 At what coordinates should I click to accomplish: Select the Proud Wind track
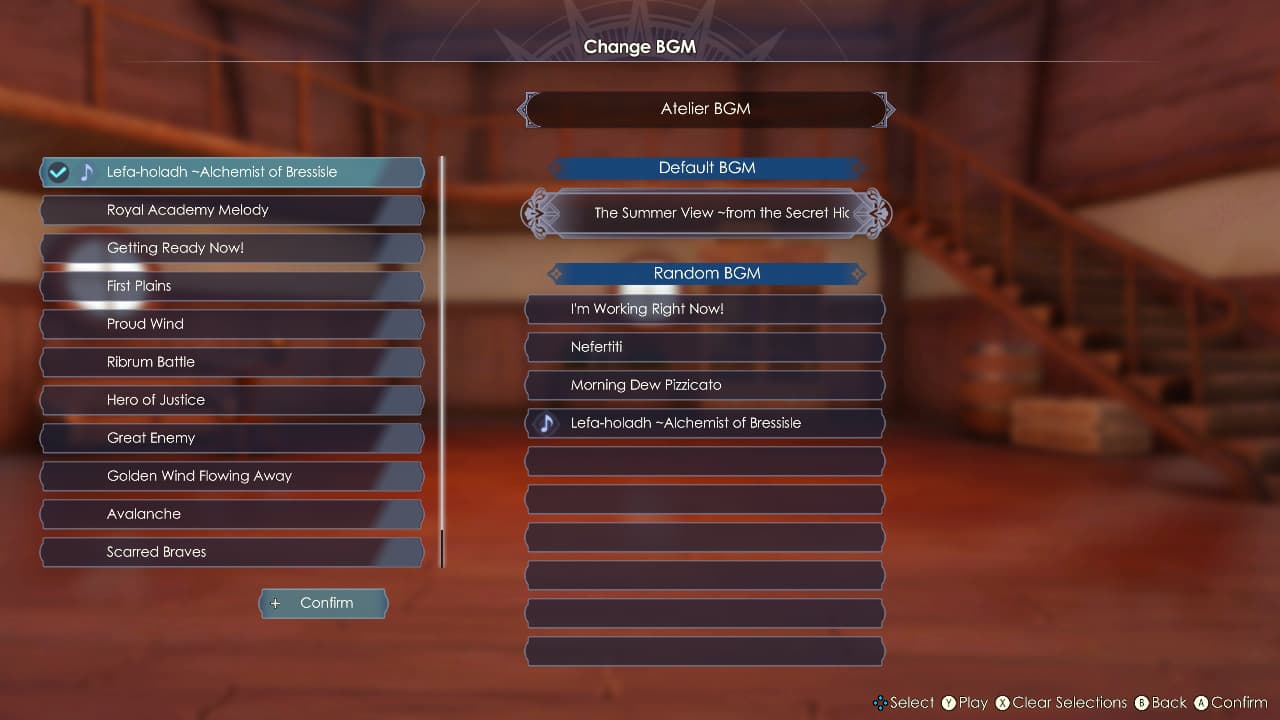click(230, 324)
